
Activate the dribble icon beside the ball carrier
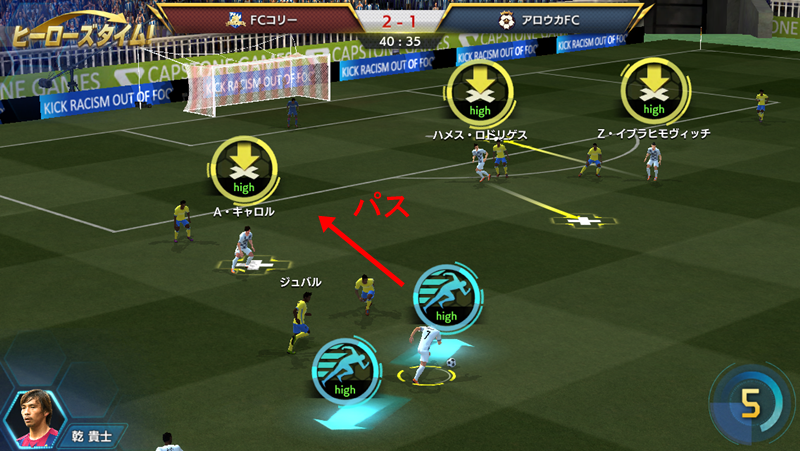[447, 297]
